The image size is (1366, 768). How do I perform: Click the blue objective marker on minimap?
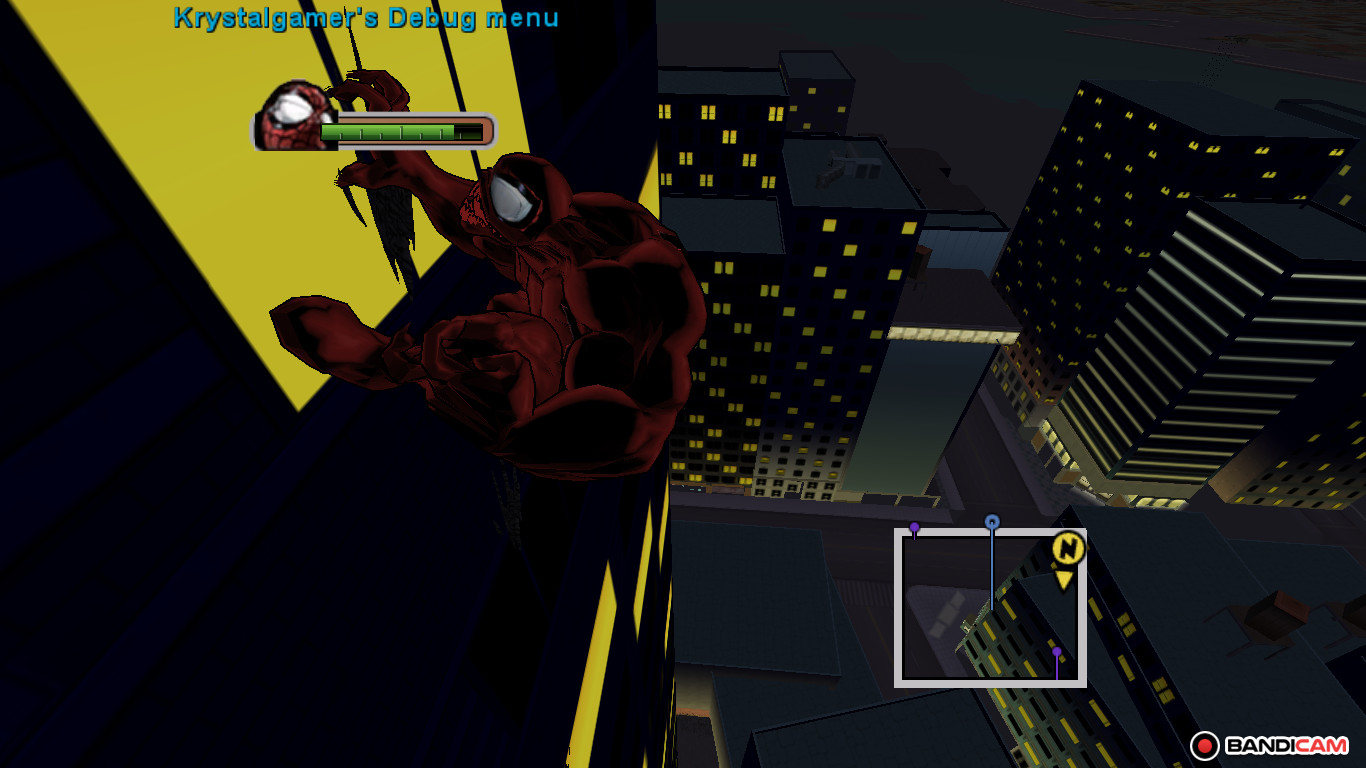[x=991, y=521]
